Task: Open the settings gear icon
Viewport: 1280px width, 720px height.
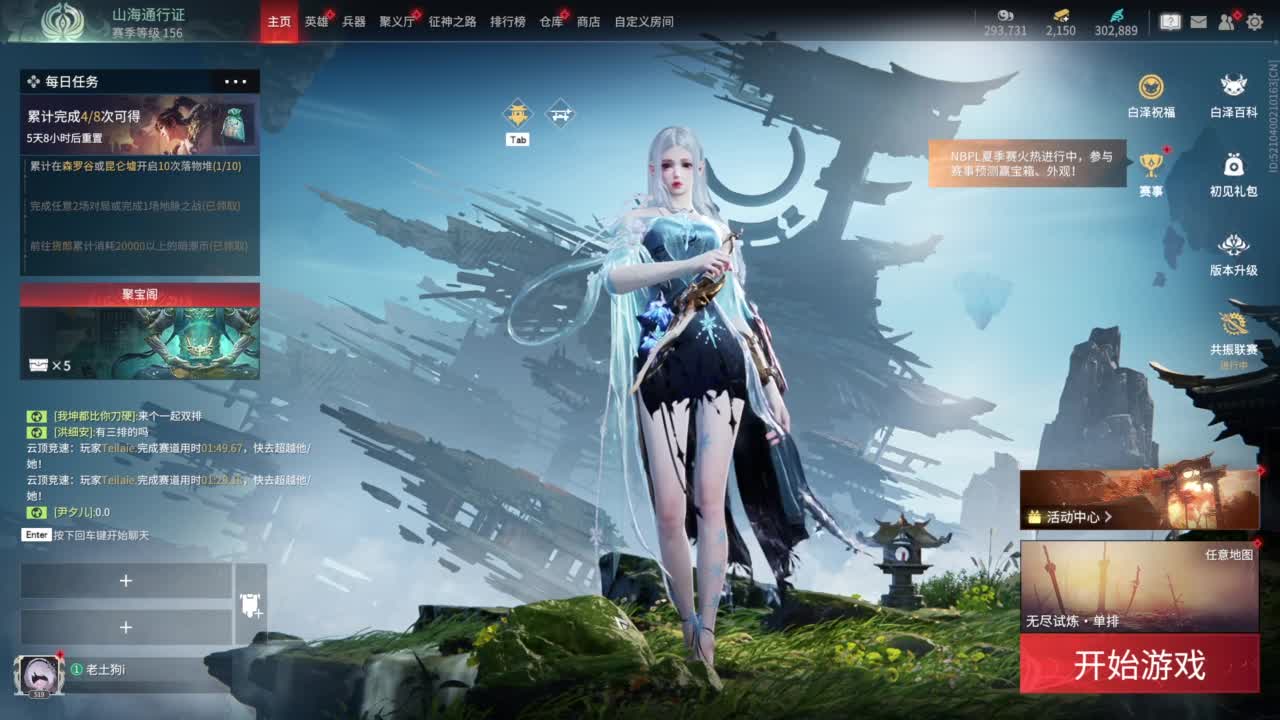Action: click(x=1255, y=21)
